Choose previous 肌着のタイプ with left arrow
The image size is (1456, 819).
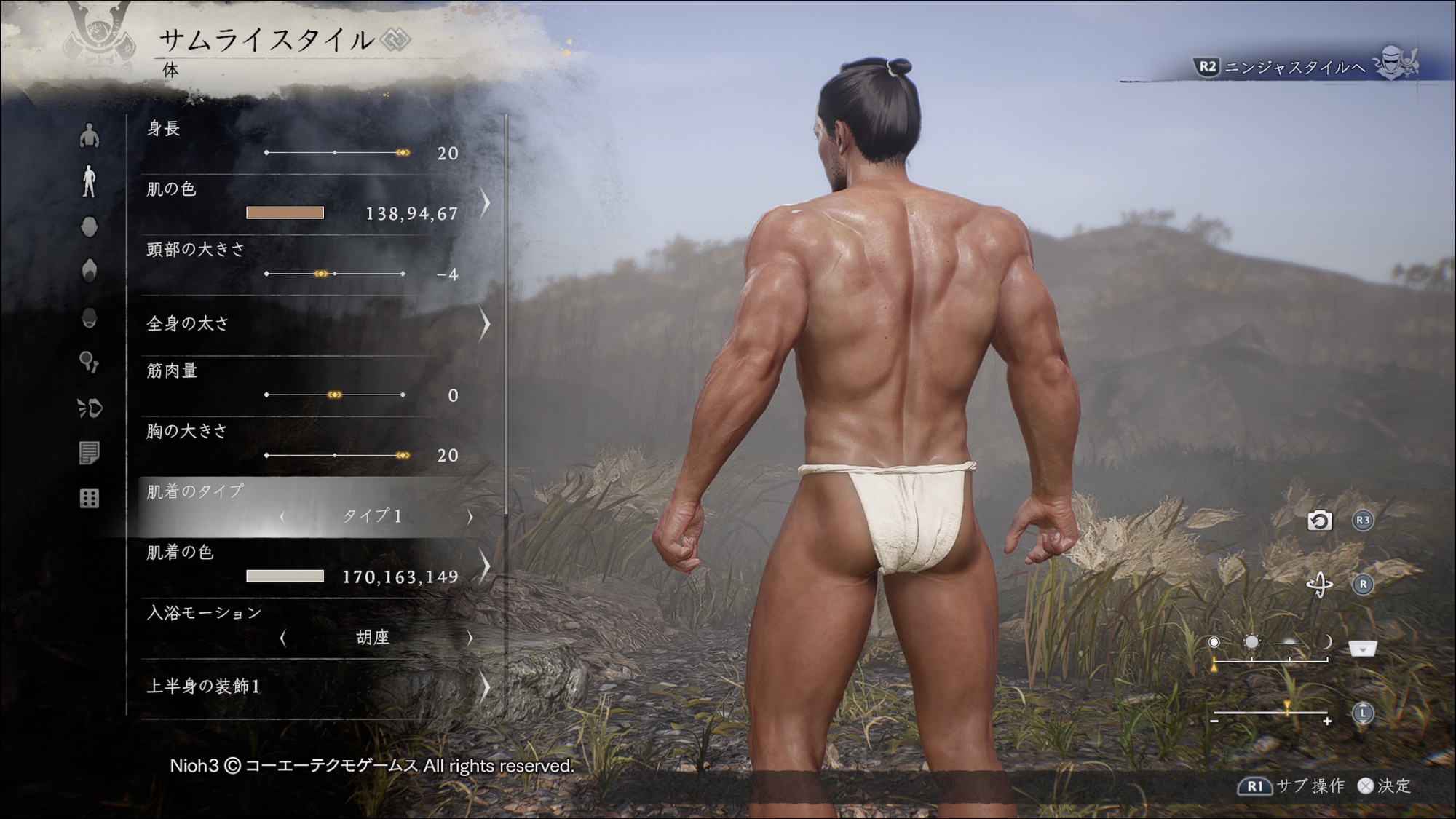(282, 516)
